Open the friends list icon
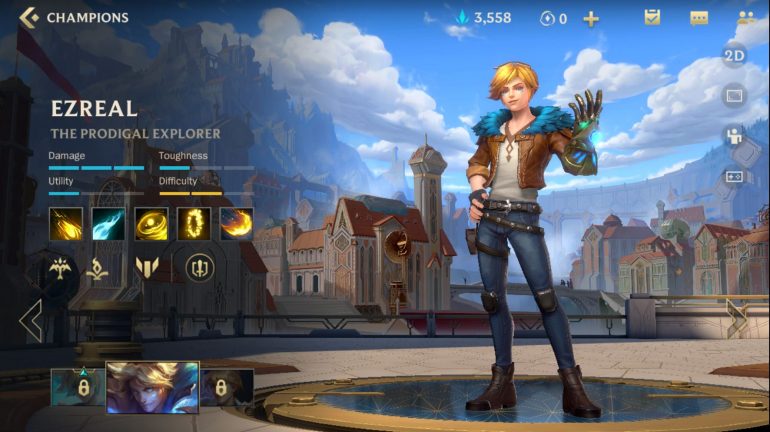 tap(746, 17)
